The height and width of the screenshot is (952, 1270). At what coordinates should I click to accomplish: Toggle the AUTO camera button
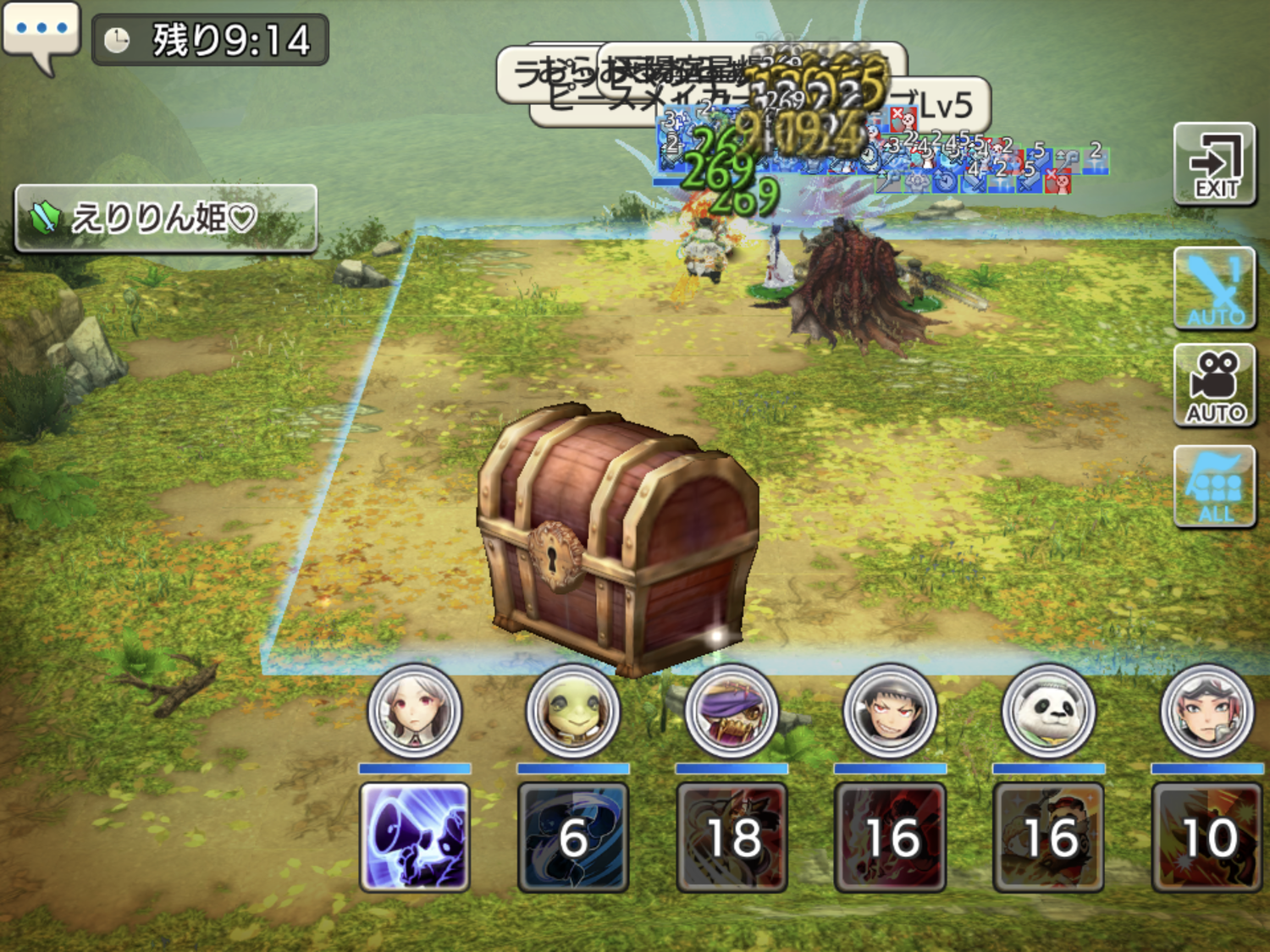tap(1214, 386)
